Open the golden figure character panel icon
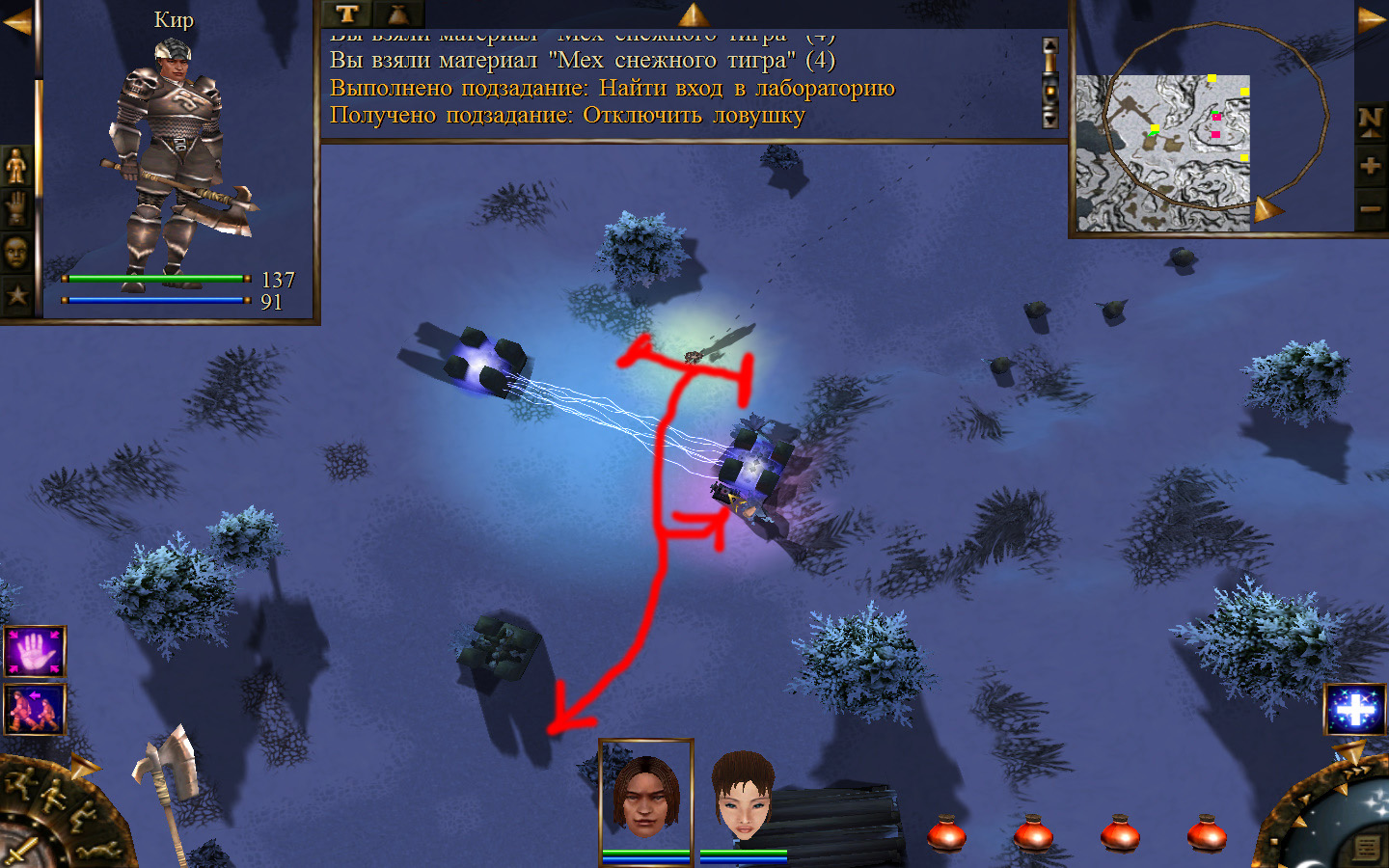 (16, 167)
